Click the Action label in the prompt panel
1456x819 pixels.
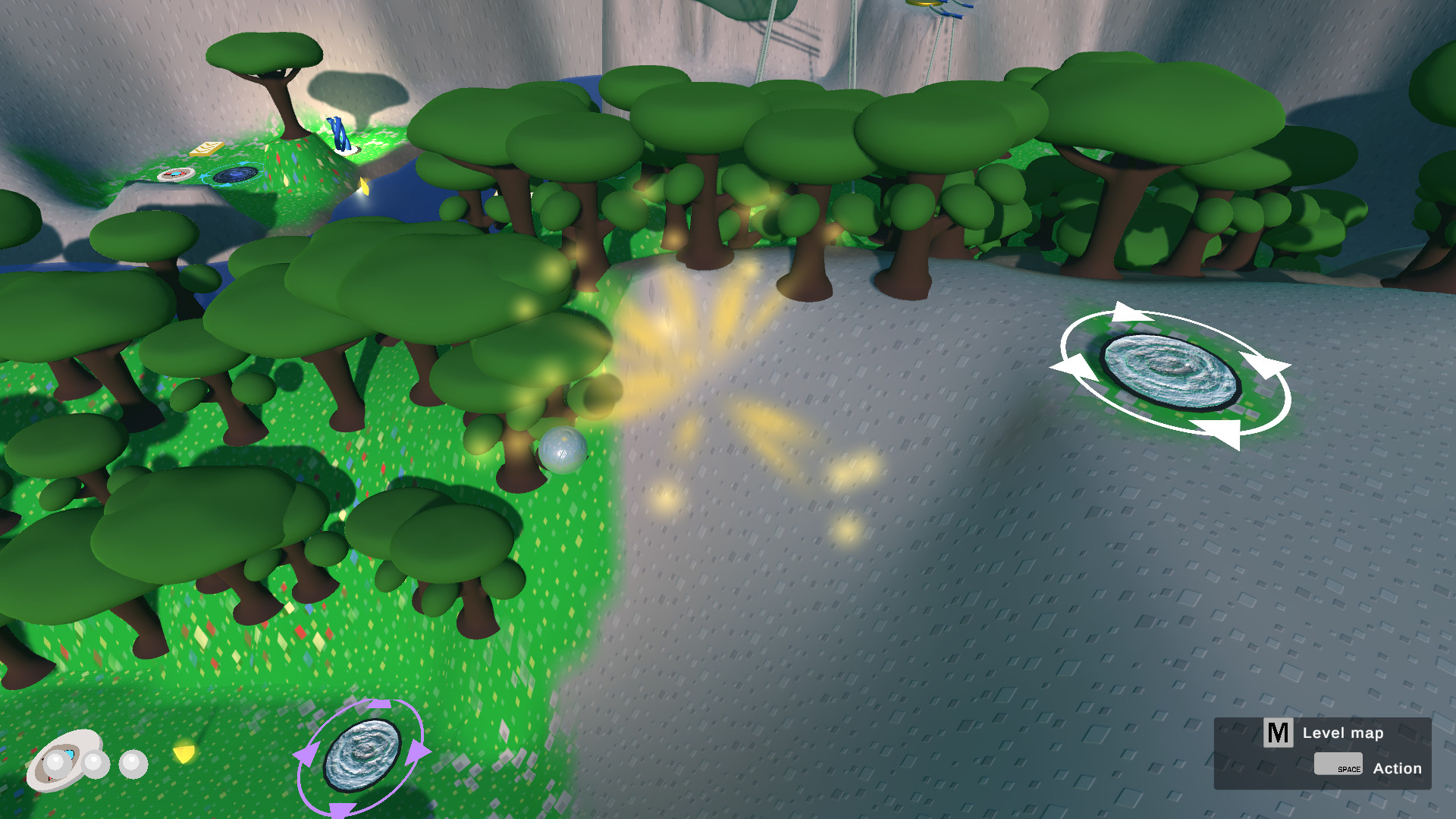(x=1398, y=768)
